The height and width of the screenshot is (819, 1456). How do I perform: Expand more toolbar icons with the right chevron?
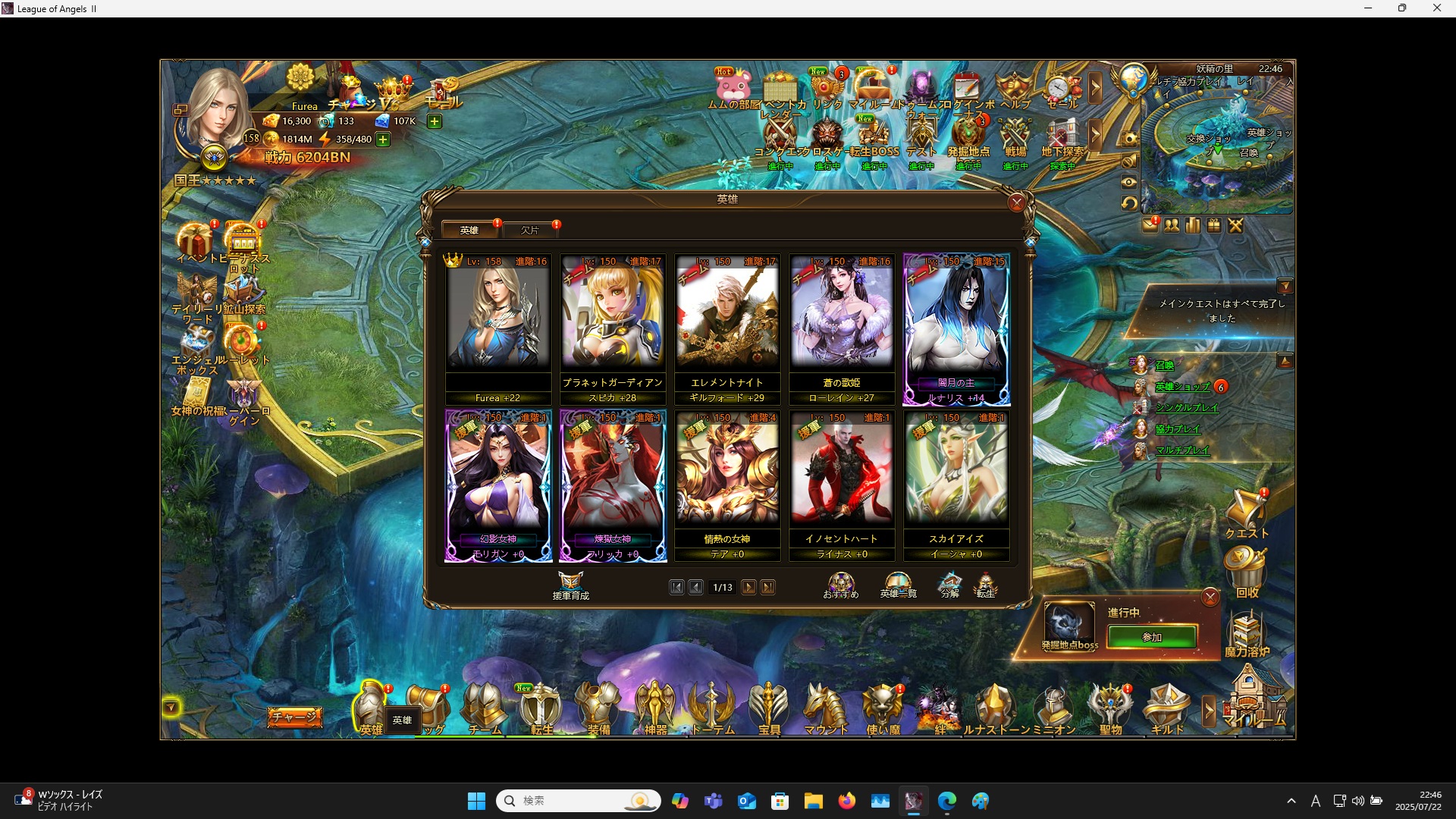[1097, 87]
